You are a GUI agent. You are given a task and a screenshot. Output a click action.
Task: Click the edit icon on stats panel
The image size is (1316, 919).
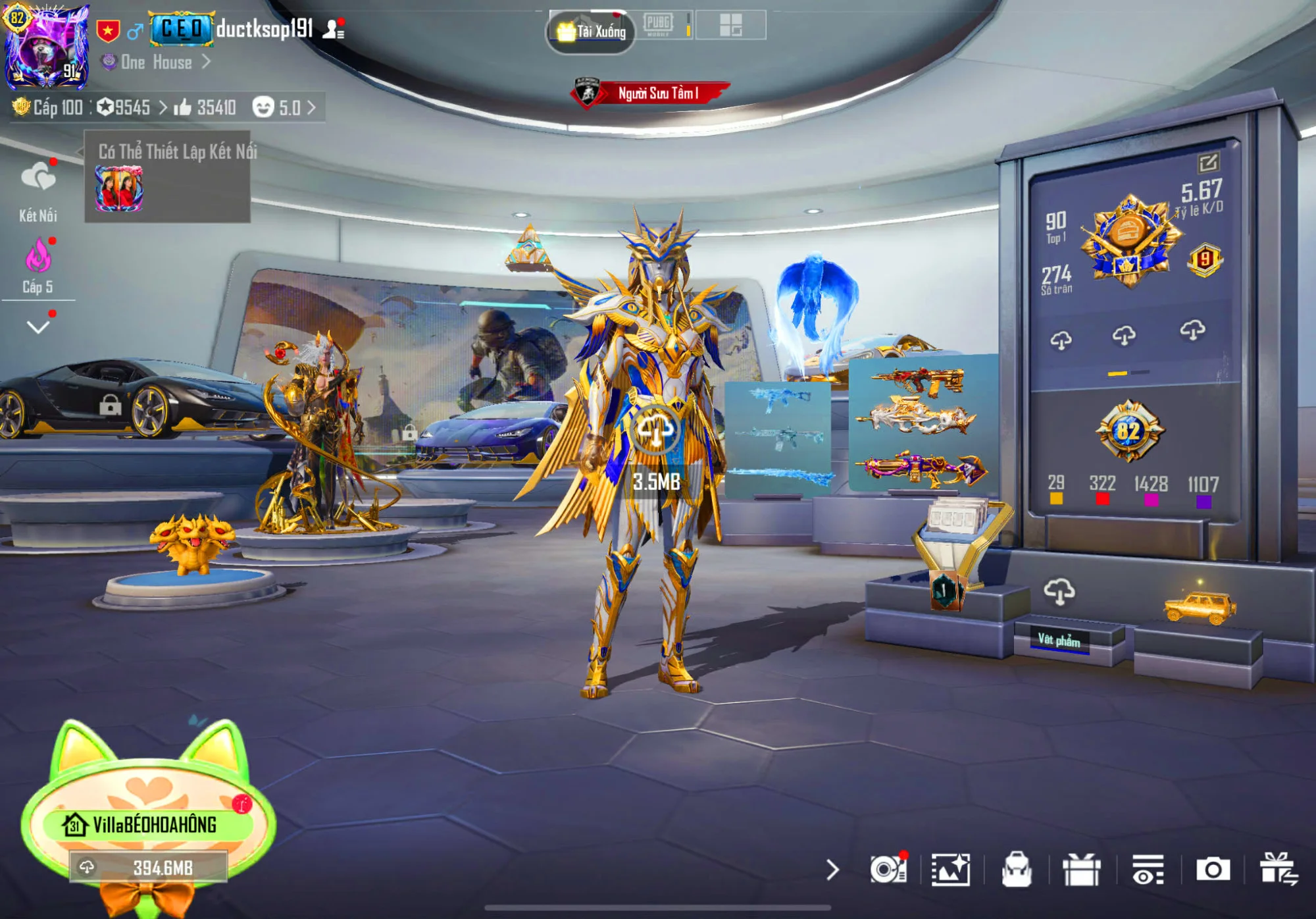pyautogui.click(x=1208, y=163)
